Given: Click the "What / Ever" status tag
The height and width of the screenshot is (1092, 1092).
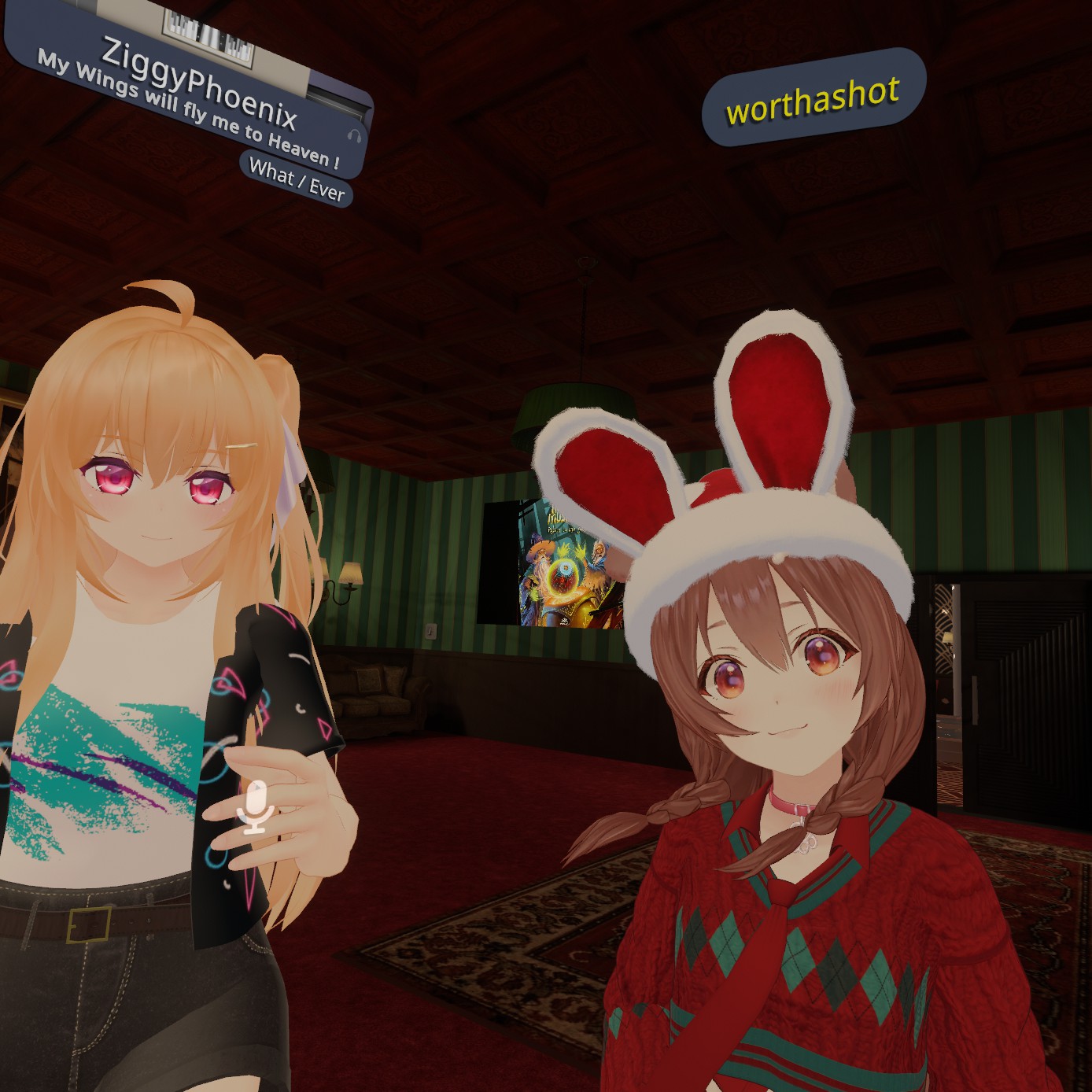Looking at the screenshot, I should coord(297,180).
